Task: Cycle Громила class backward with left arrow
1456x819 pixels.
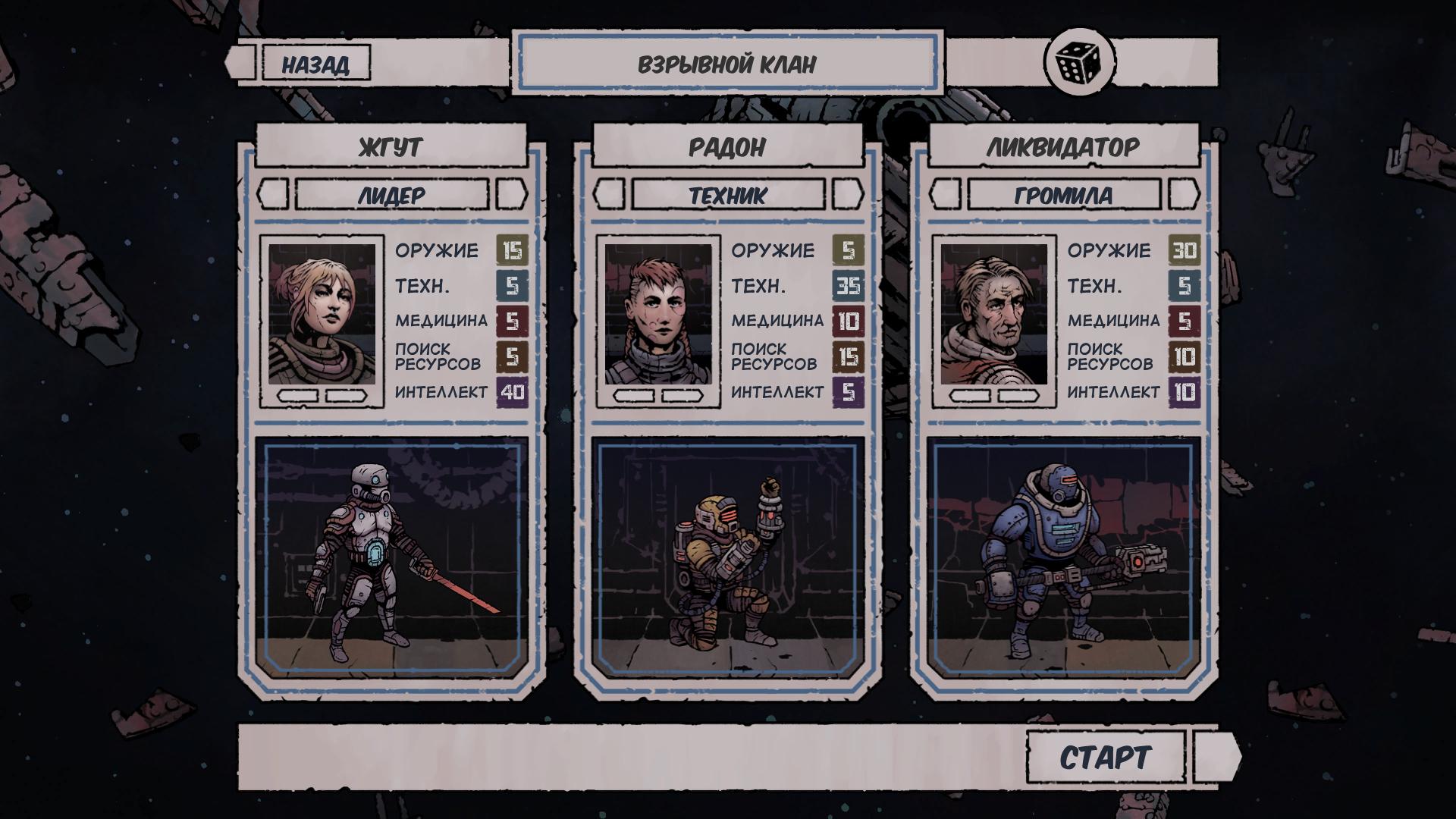Action: pyautogui.click(x=946, y=195)
